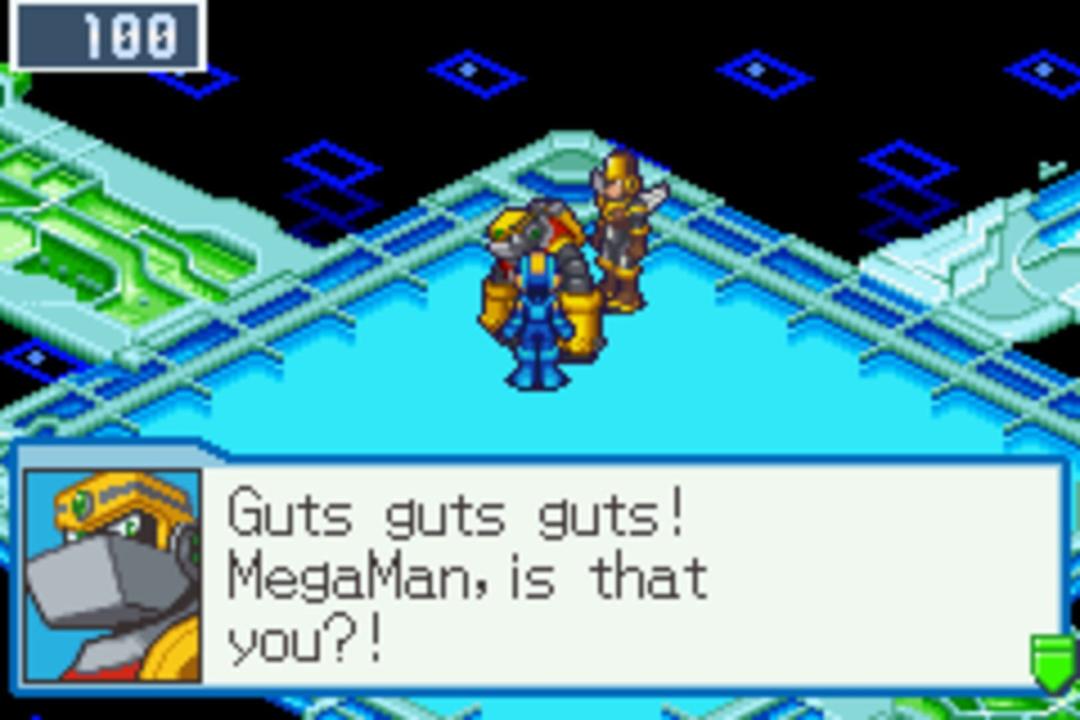Advance dialogue with the green arrow

[x=1053, y=662]
